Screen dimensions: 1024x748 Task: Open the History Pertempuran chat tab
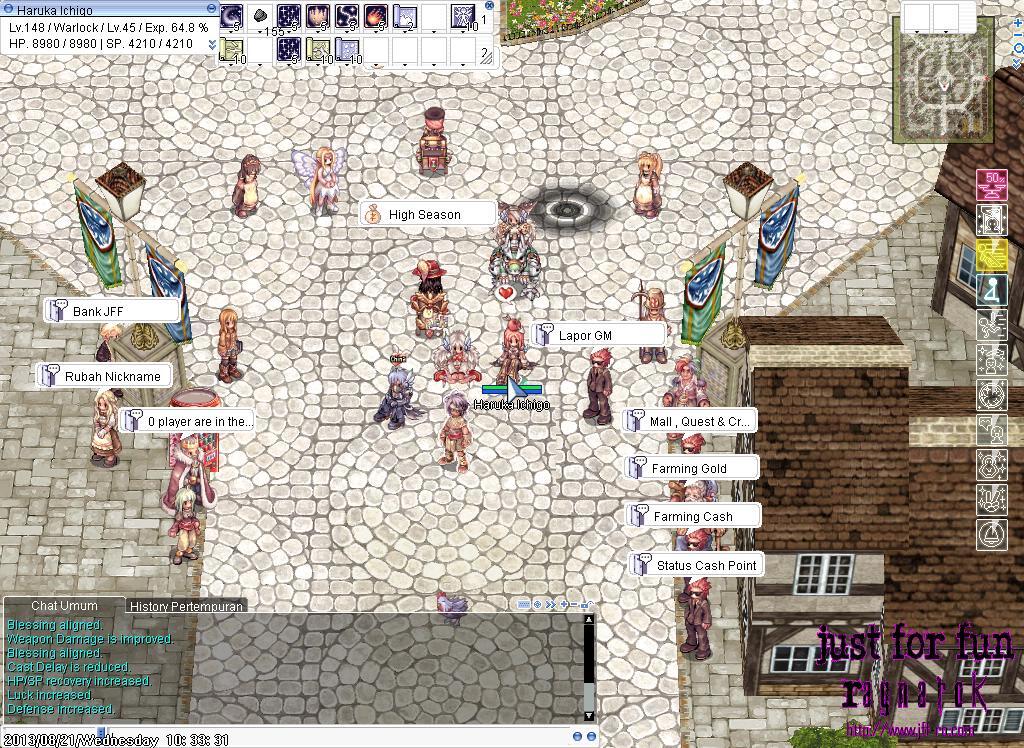tap(188, 606)
